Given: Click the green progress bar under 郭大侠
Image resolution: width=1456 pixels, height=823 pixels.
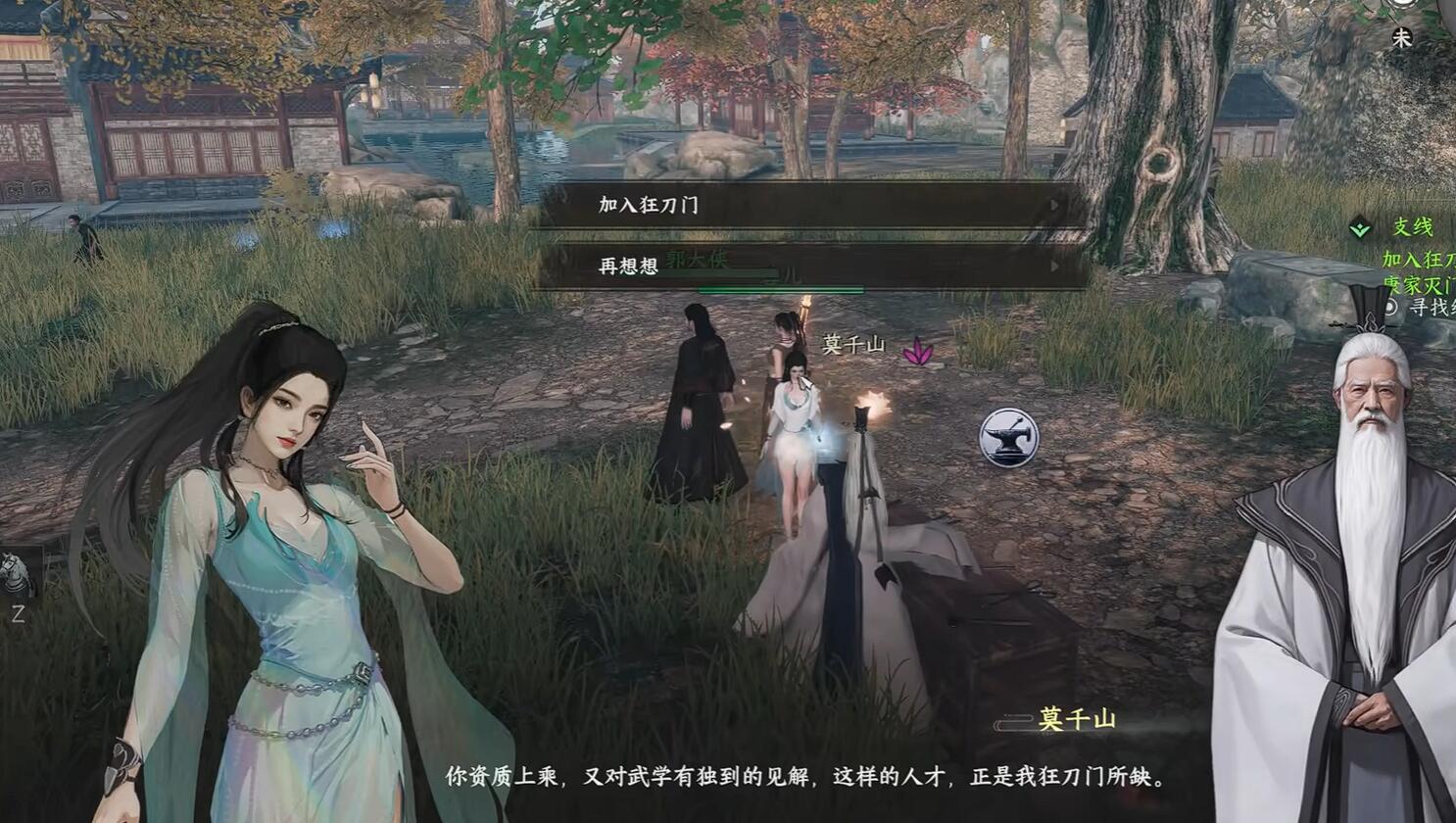Looking at the screenshot, I should [x=782, y=287].
